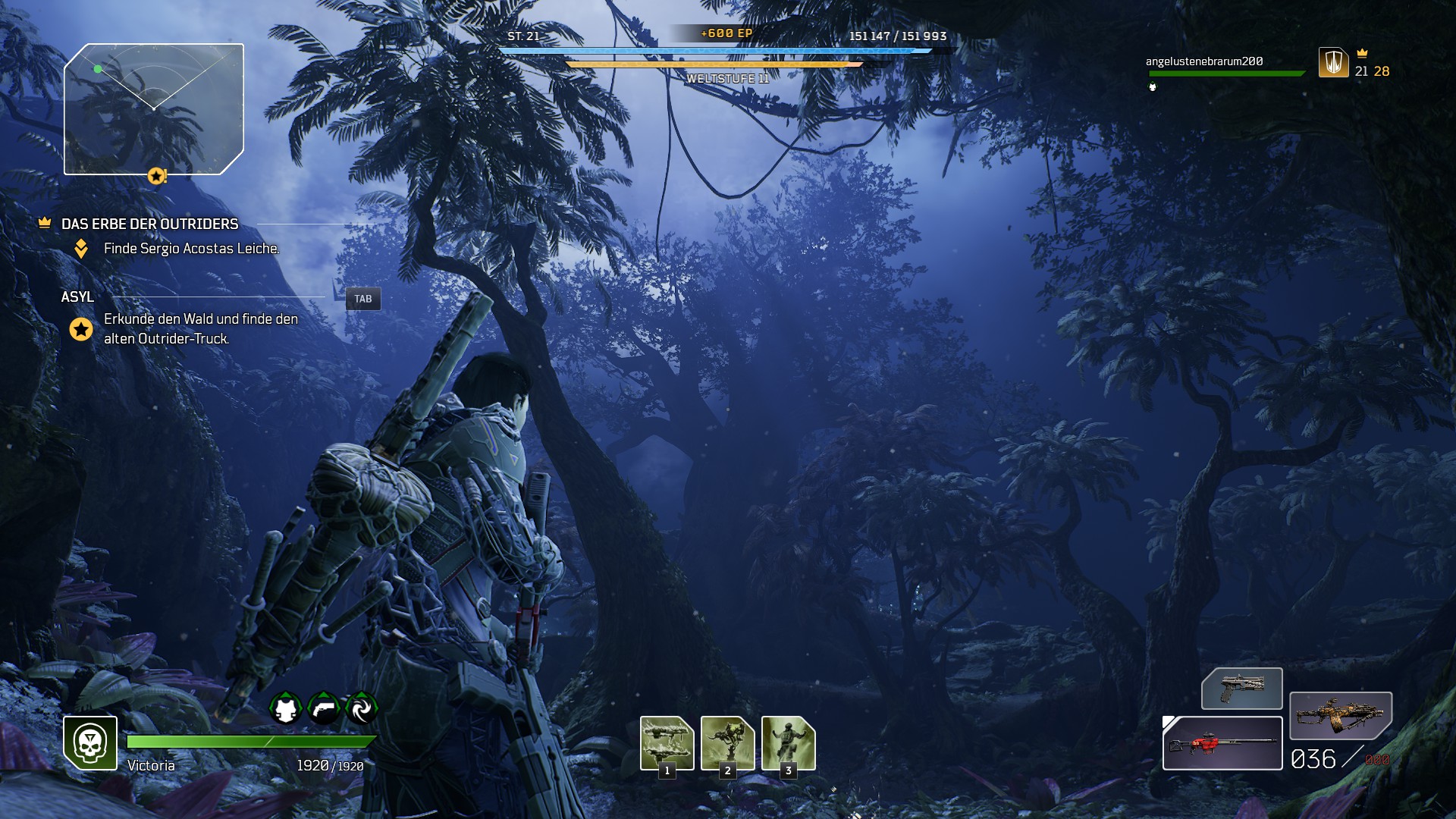Open the minimap in the corner

(x=154, y=109)
